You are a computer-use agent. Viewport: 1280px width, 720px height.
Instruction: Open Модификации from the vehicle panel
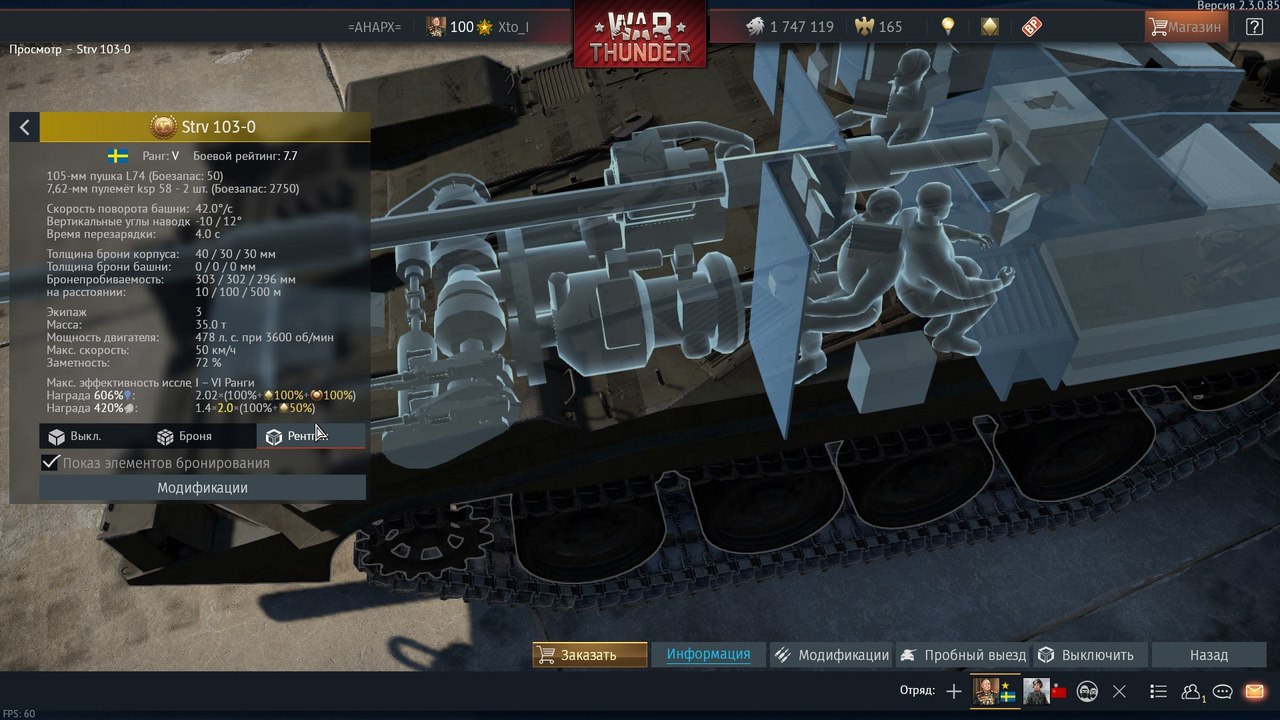(202, 488)
